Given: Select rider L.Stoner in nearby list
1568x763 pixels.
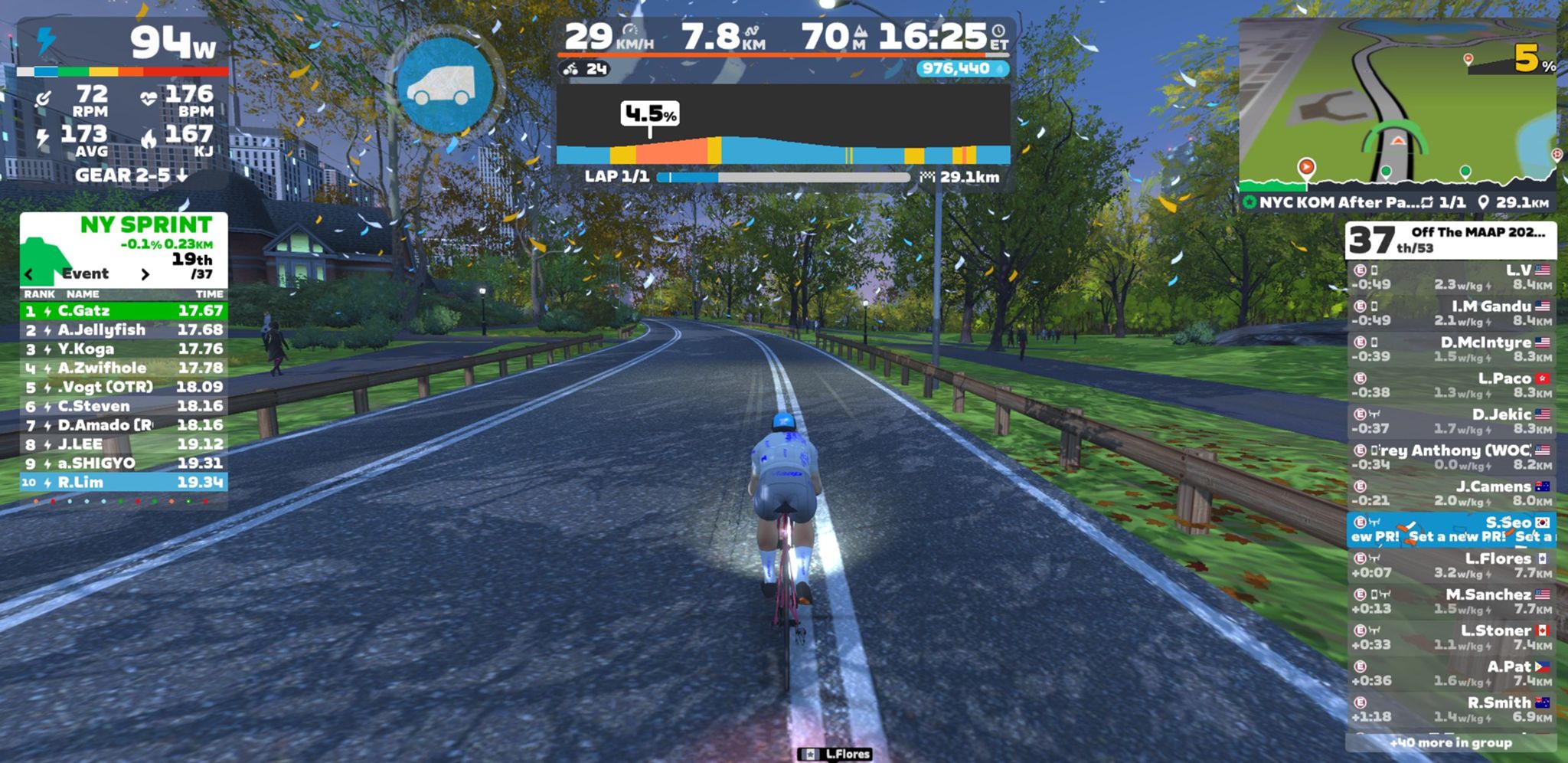Looking at the screenshot, I should [1451, 637].
